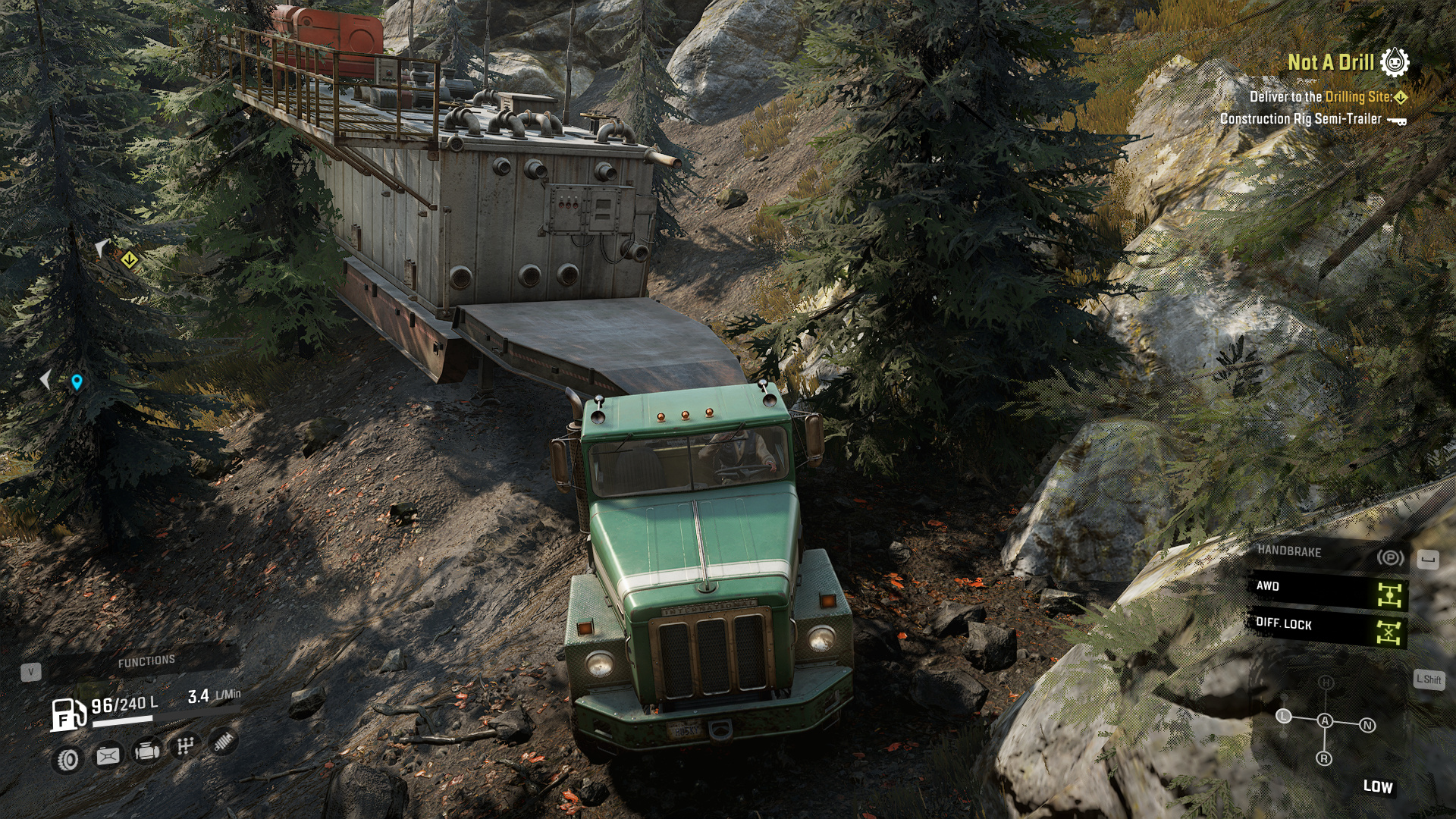This screenshot has height=819, width=1456.
Task: Select the L gear on the gearbox
Action: click(x=1283, y=716)
